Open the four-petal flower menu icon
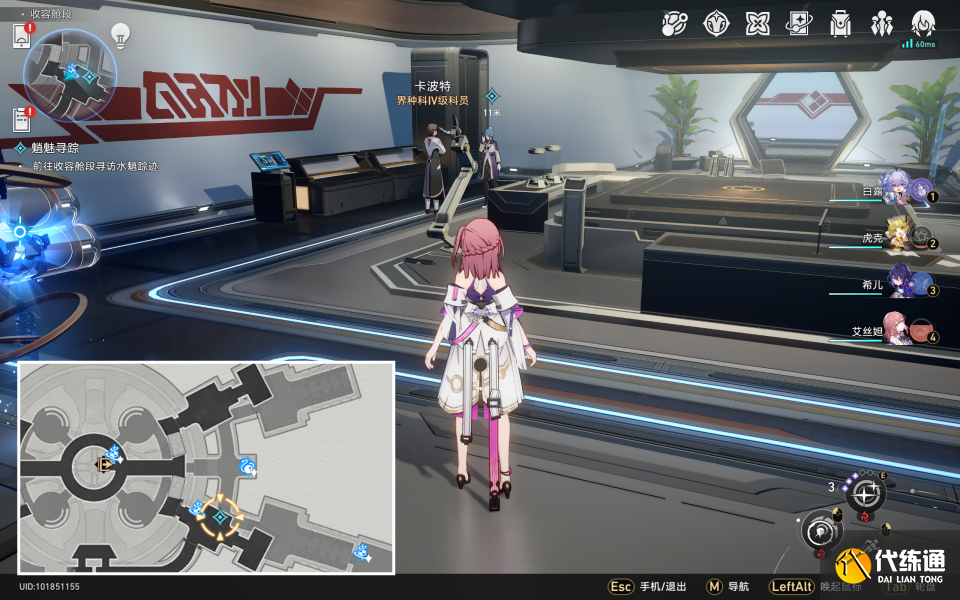The width and height of the screenshot is (960, 600). point(757,24)
